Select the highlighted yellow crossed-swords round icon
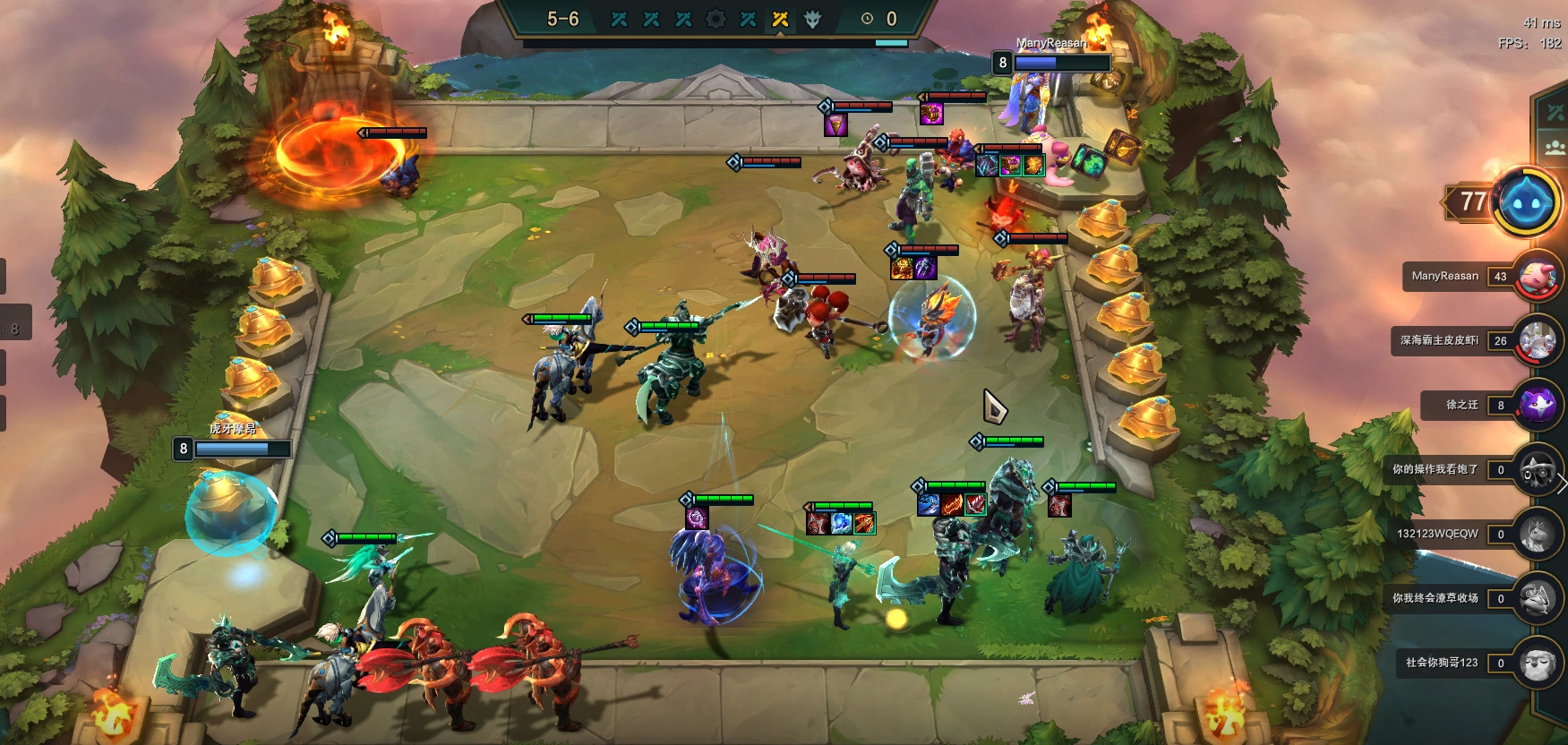Viewport: 1568px width, 745px height. coord(780,19)
